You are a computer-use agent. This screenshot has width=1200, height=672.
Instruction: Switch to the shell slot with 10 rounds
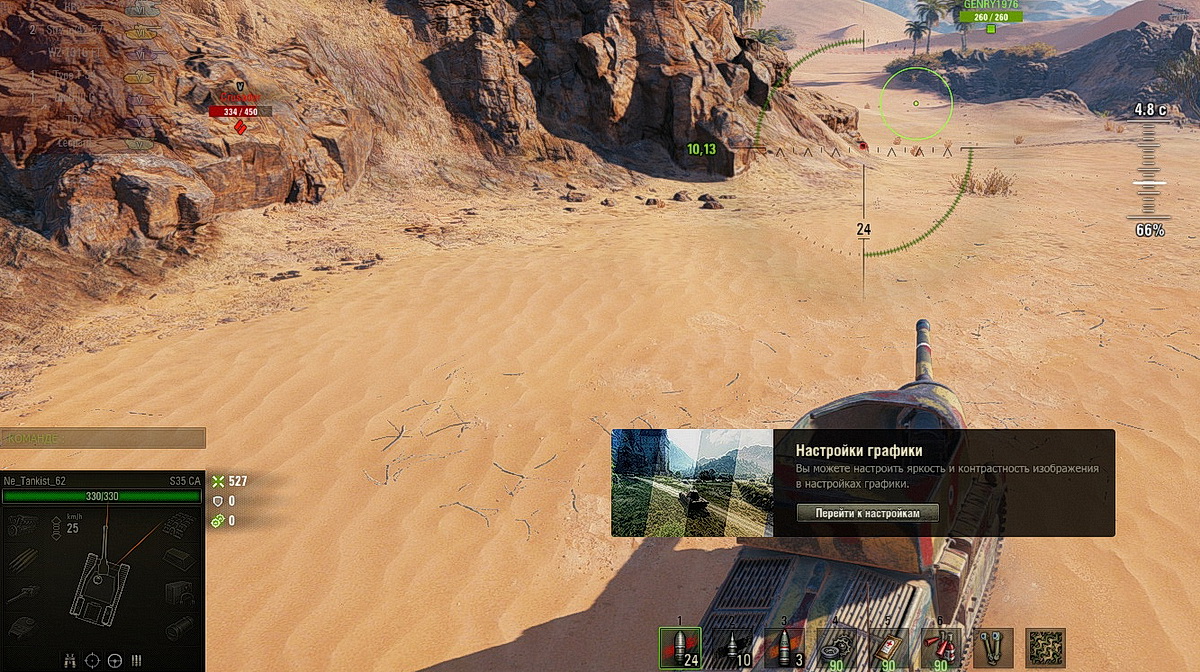[x=732, y=648]
